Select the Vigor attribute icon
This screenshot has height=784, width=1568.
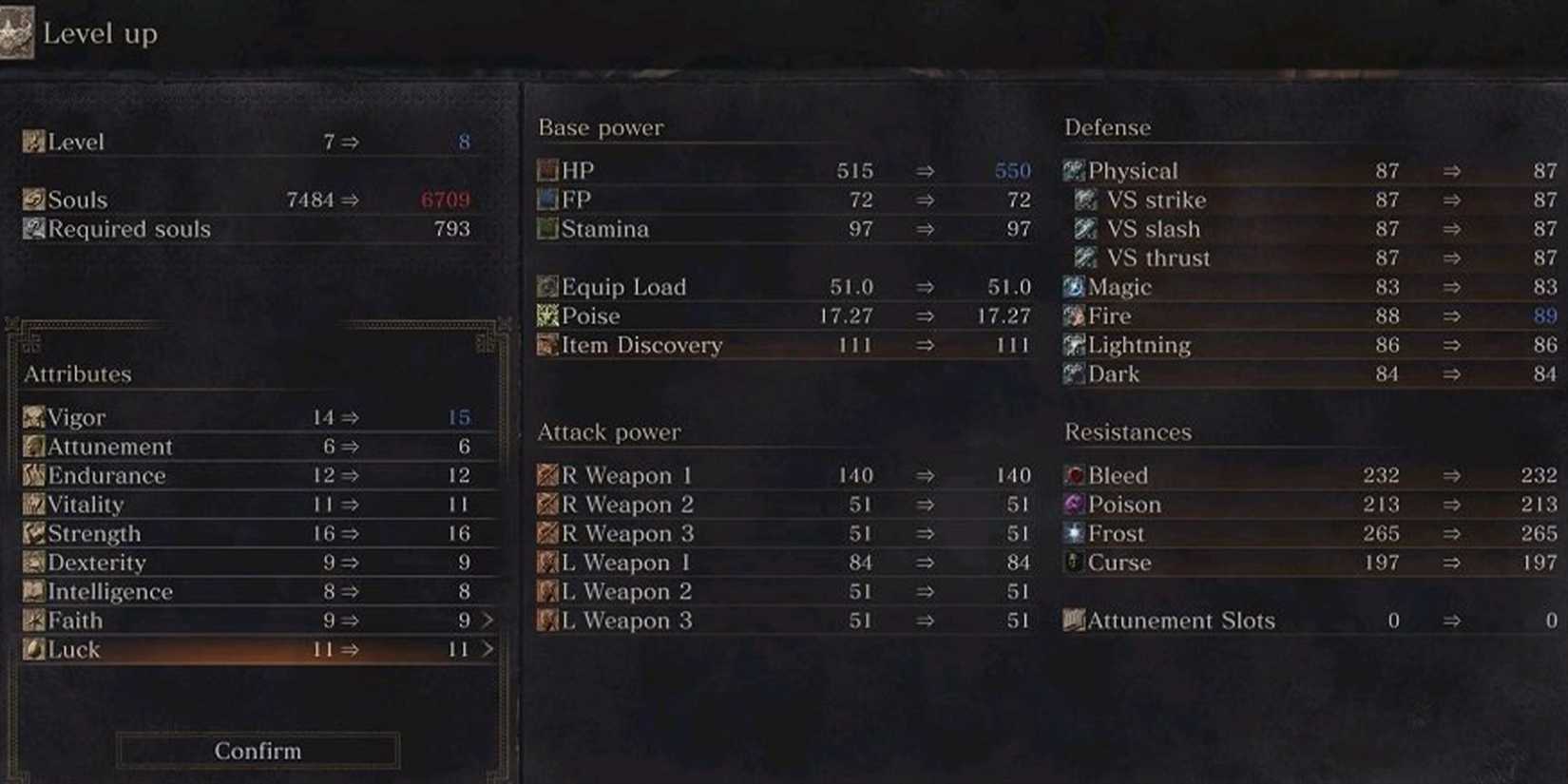point(32,416)
